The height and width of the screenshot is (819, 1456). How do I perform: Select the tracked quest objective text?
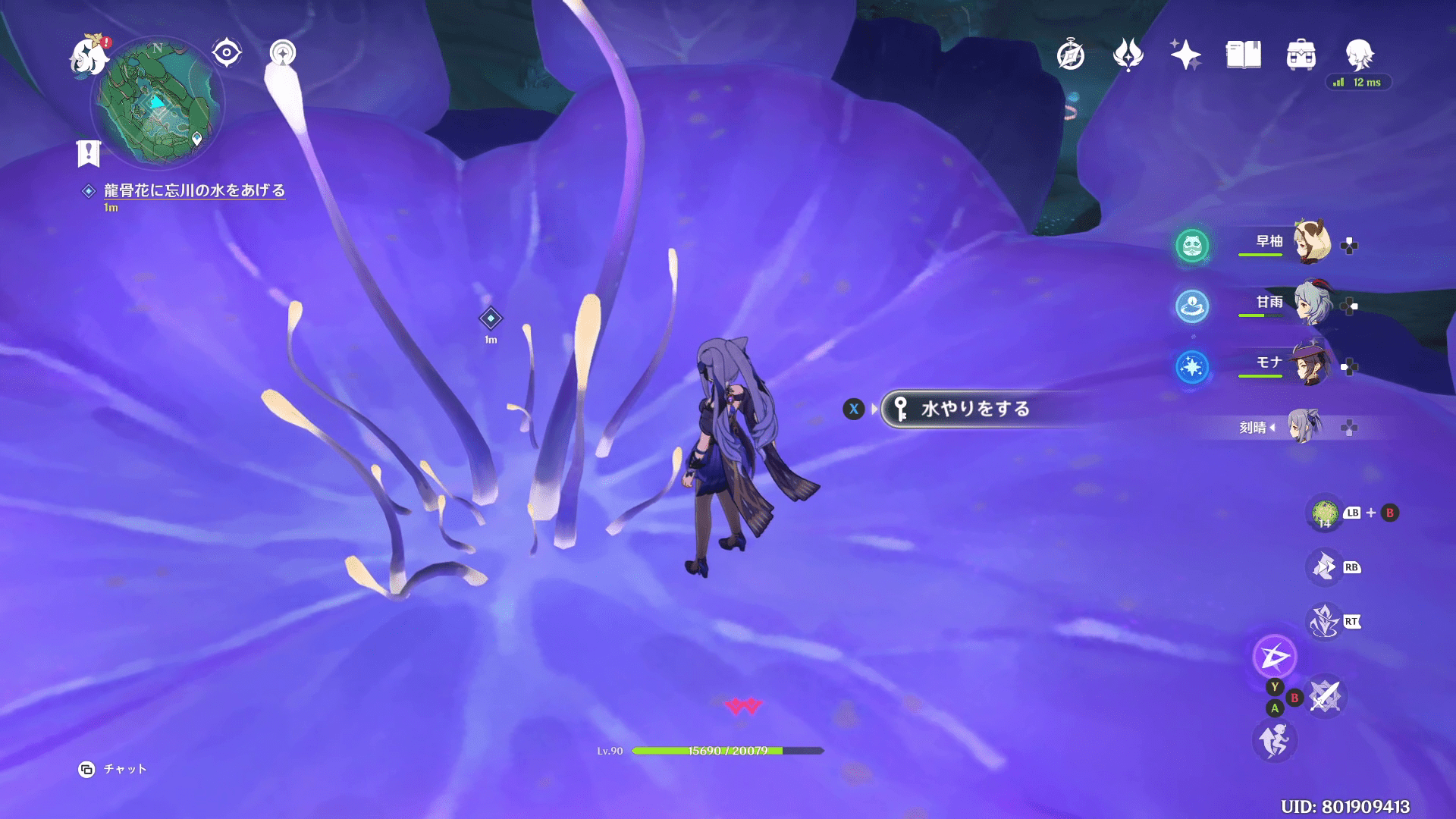[194, 190]
